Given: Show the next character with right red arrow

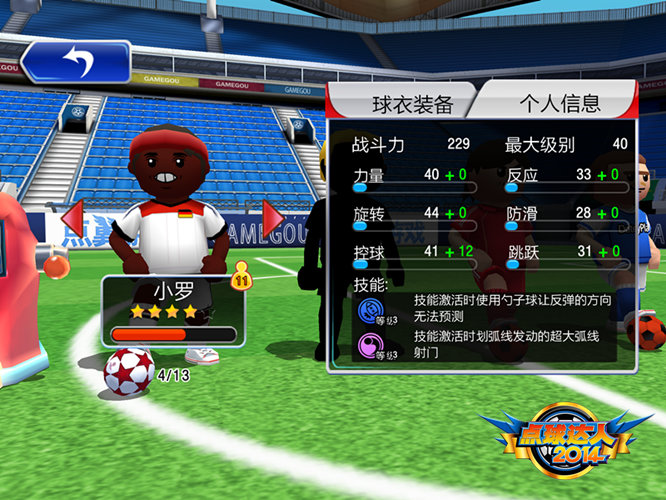Looking at the screenshot, I should (x=273, y=217).
